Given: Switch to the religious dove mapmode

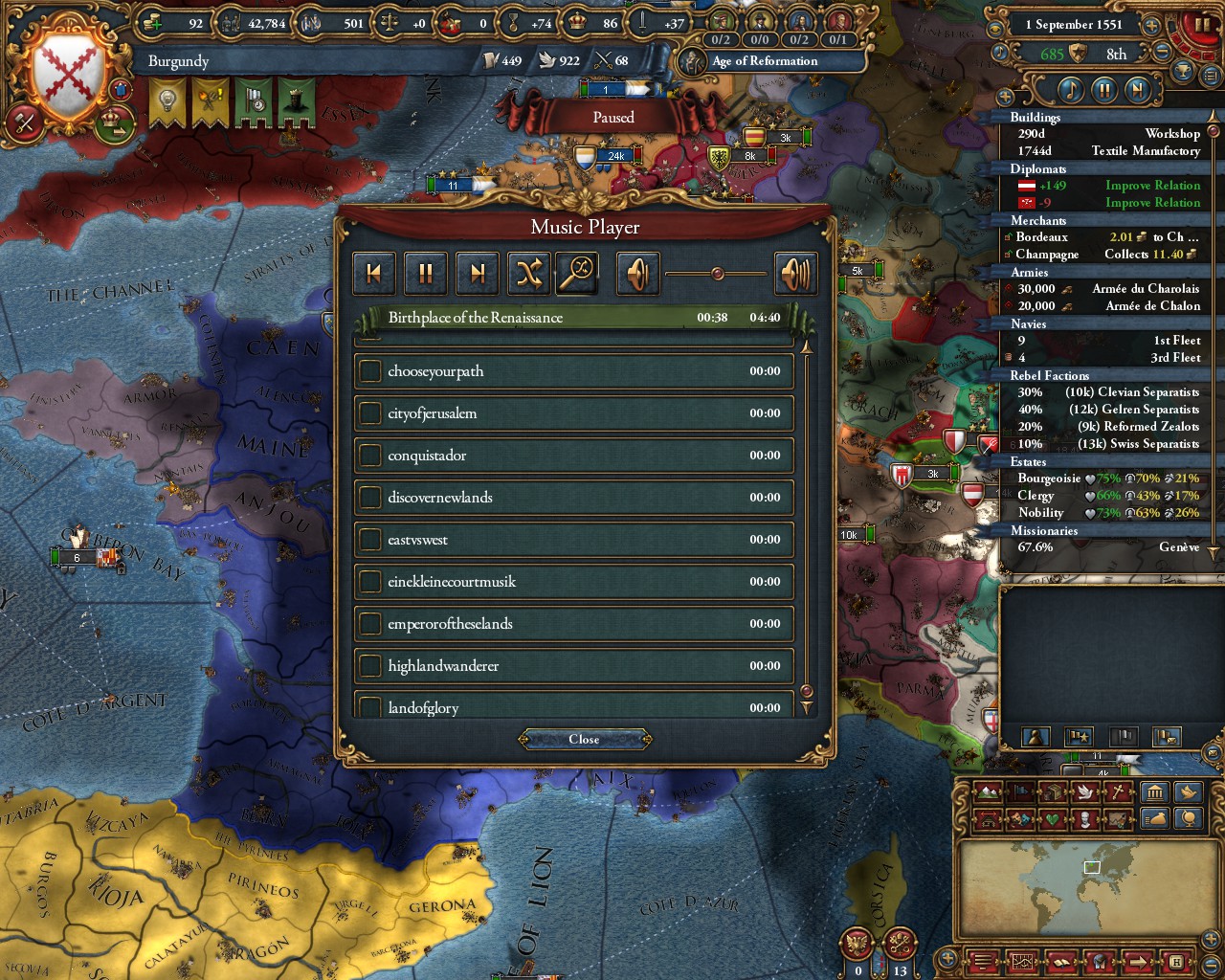Looking at the screenshot, I should click(x=1083, y=792).
